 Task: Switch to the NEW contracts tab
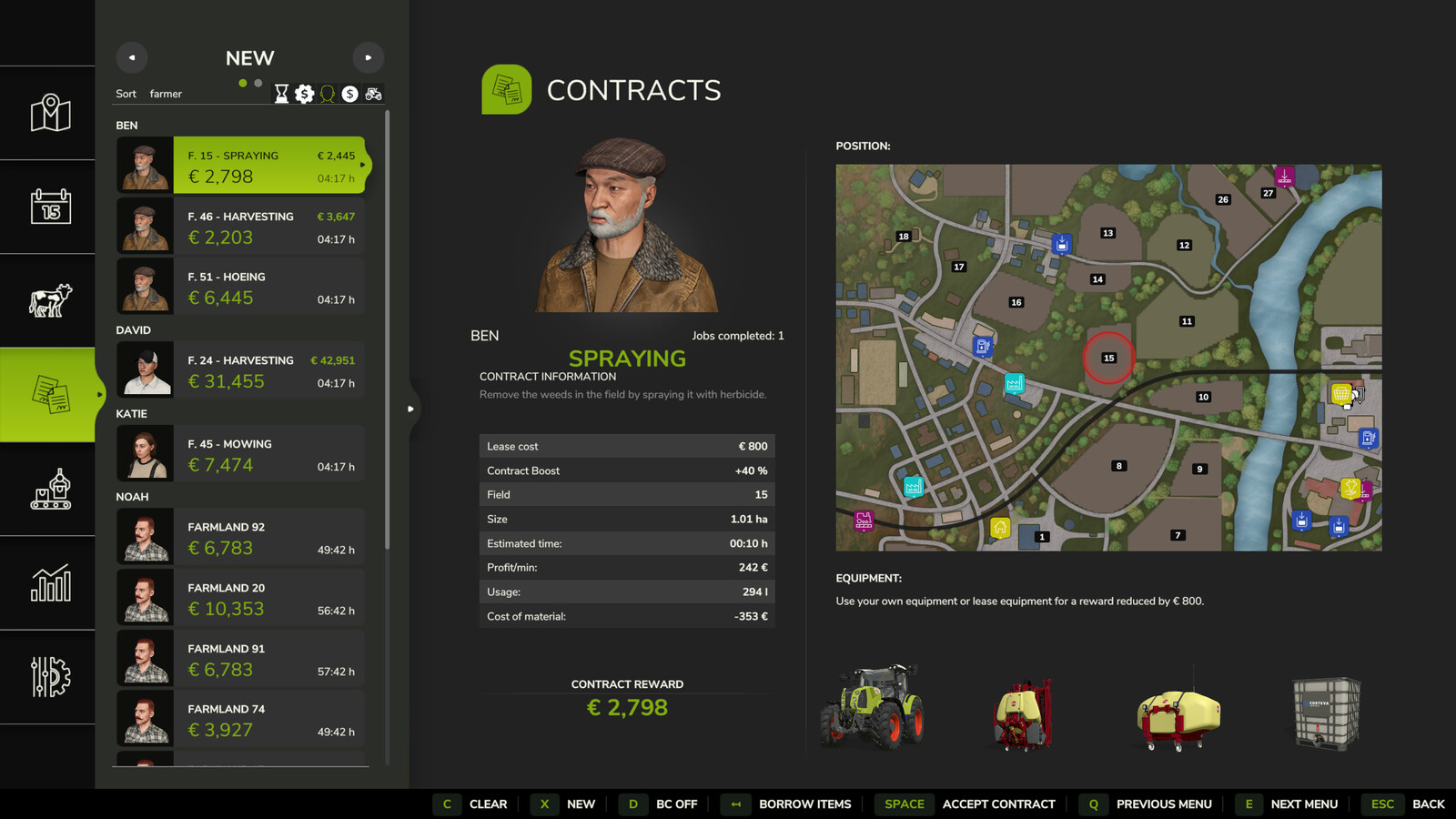pyautogui.click(x=248, y=58)
